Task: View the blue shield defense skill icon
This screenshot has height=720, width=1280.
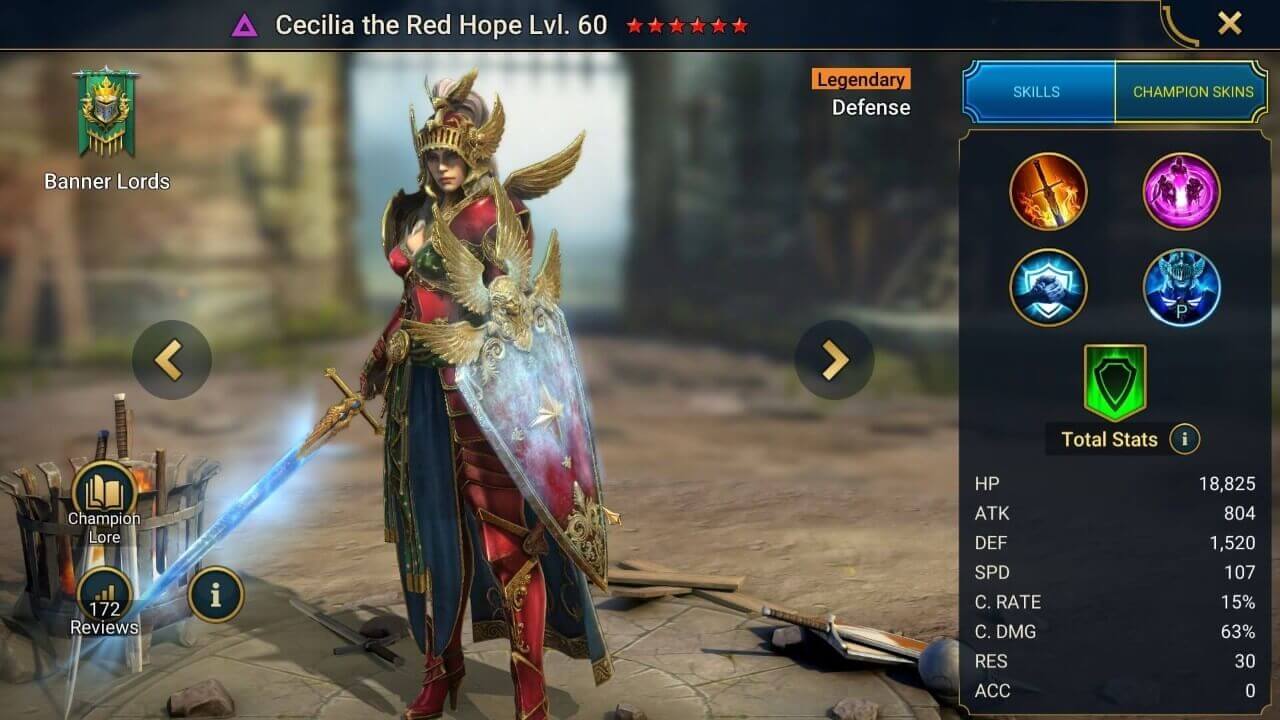Action: (x=1049, y=287)
